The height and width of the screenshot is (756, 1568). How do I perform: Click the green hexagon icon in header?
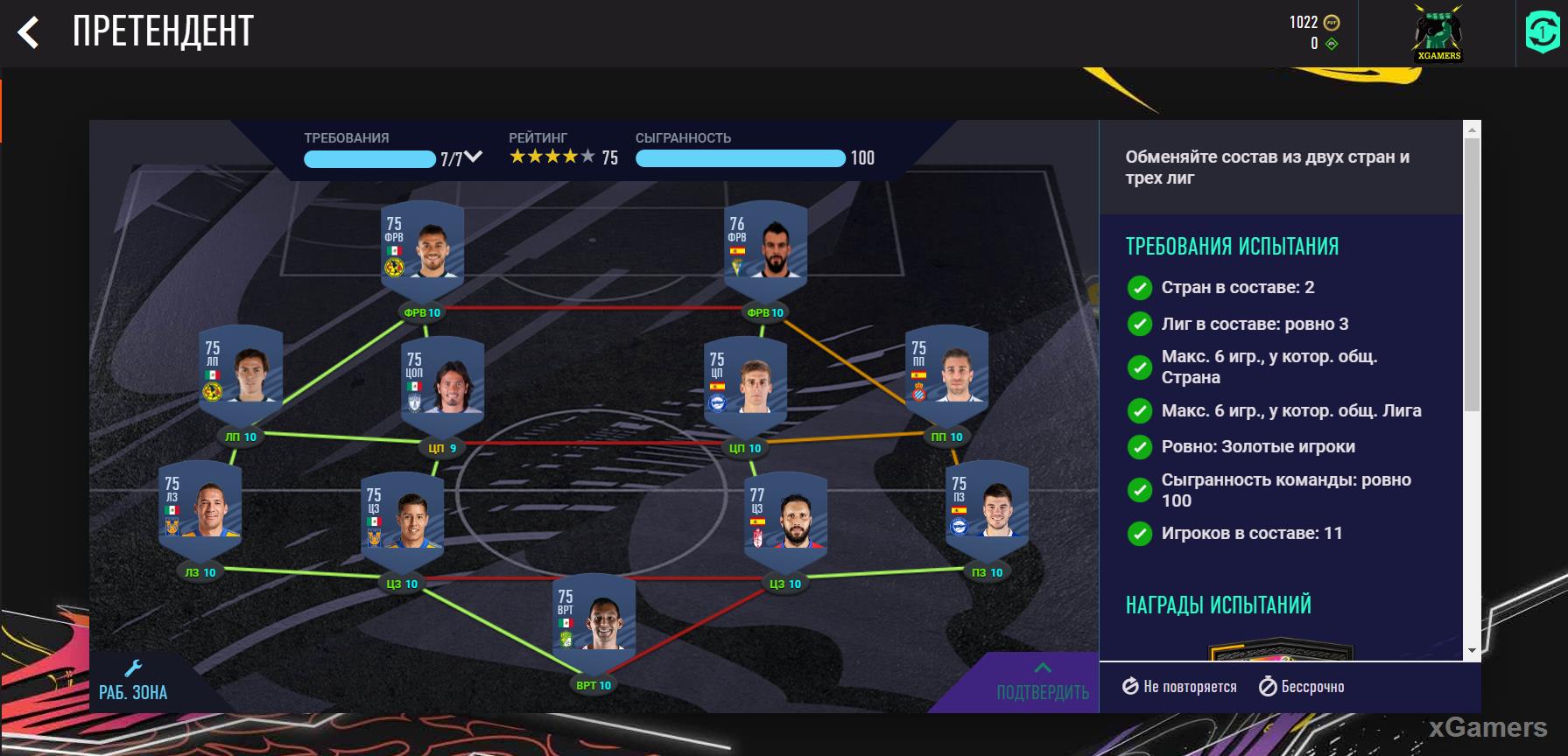pyautogui.click(x=1542, y=33)
